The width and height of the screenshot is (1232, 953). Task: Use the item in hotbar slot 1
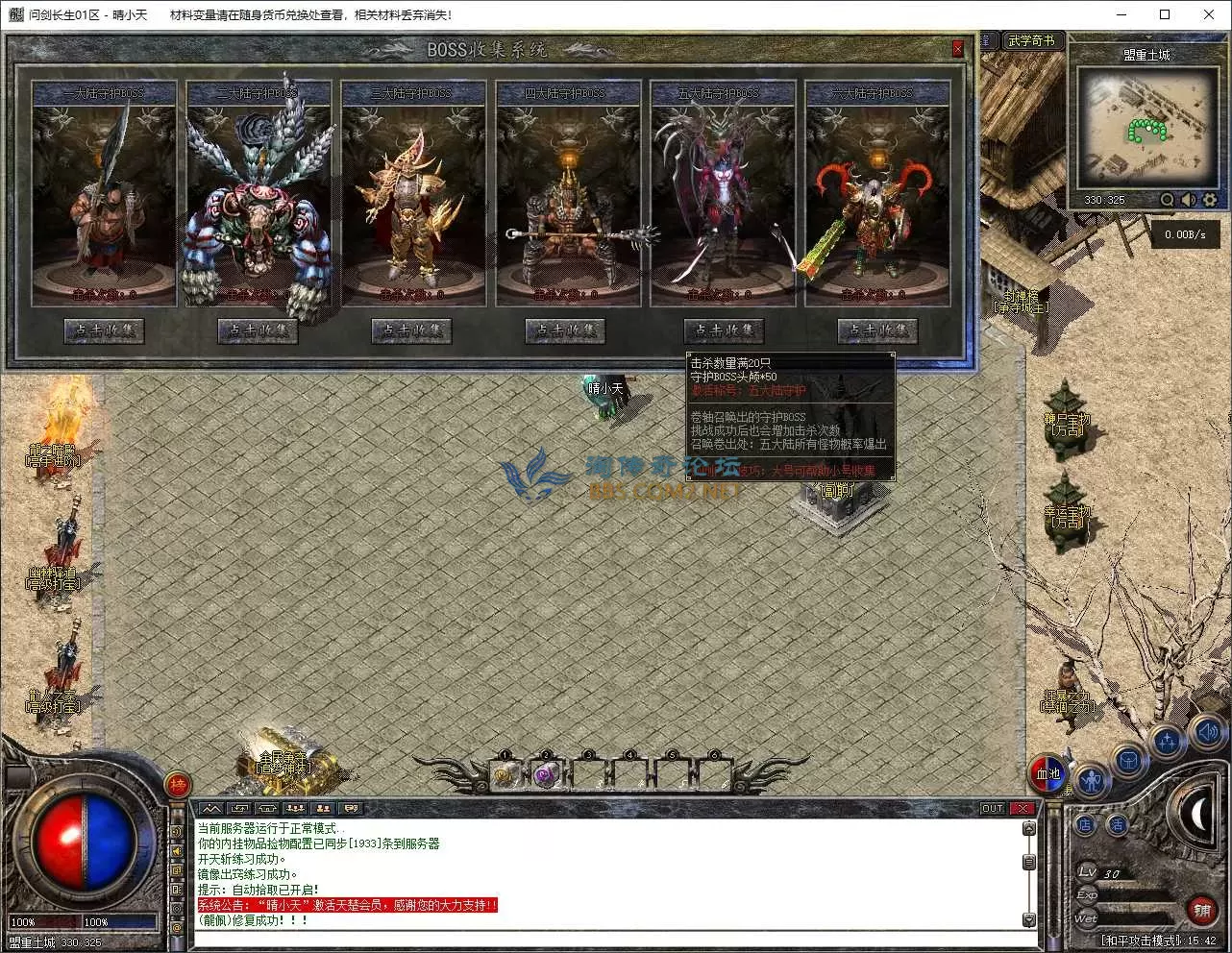click(504, 774)
